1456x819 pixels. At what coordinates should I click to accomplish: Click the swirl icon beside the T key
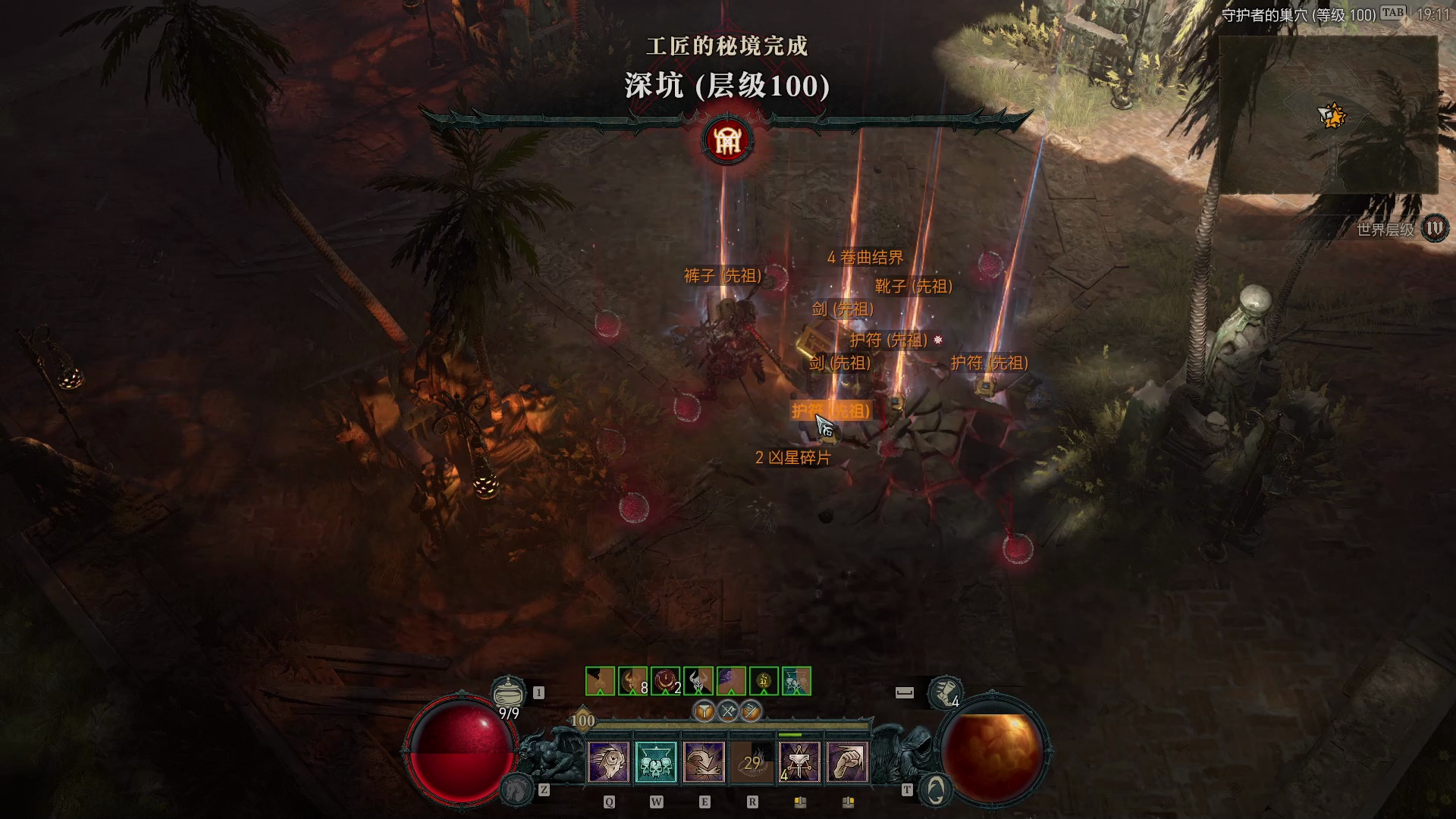pyautogui.click(x=936, y=790)
